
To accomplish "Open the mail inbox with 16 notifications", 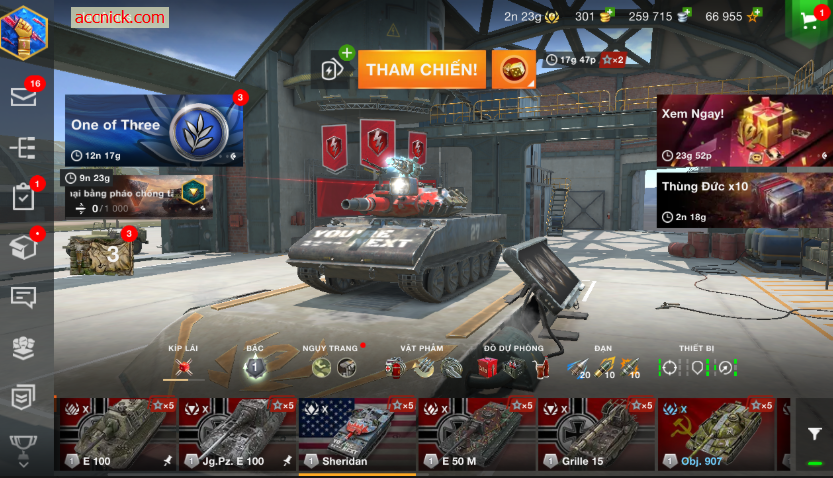I will (24, 96).
